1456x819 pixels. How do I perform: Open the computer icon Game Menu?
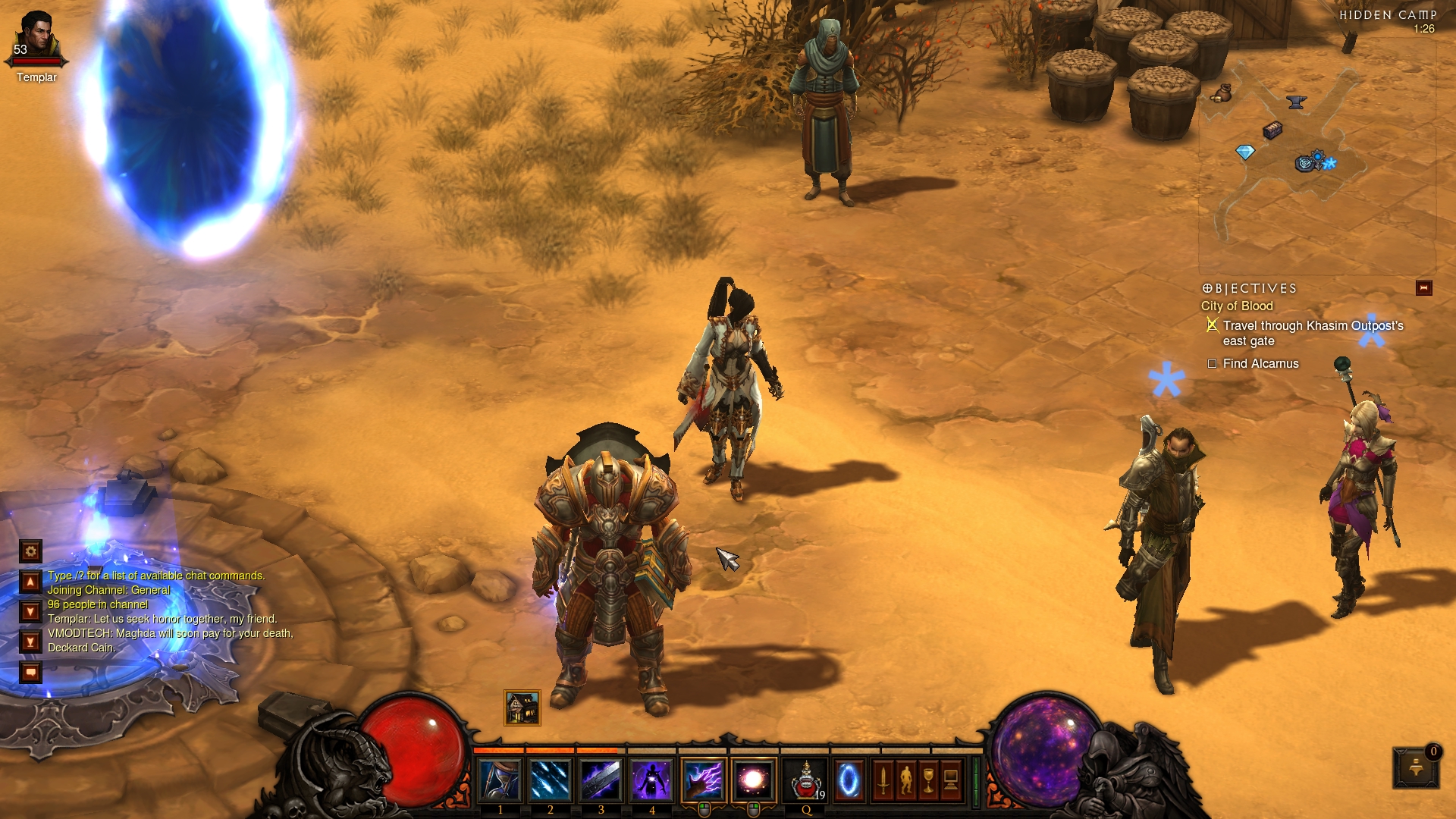click(x=951, y=780)
